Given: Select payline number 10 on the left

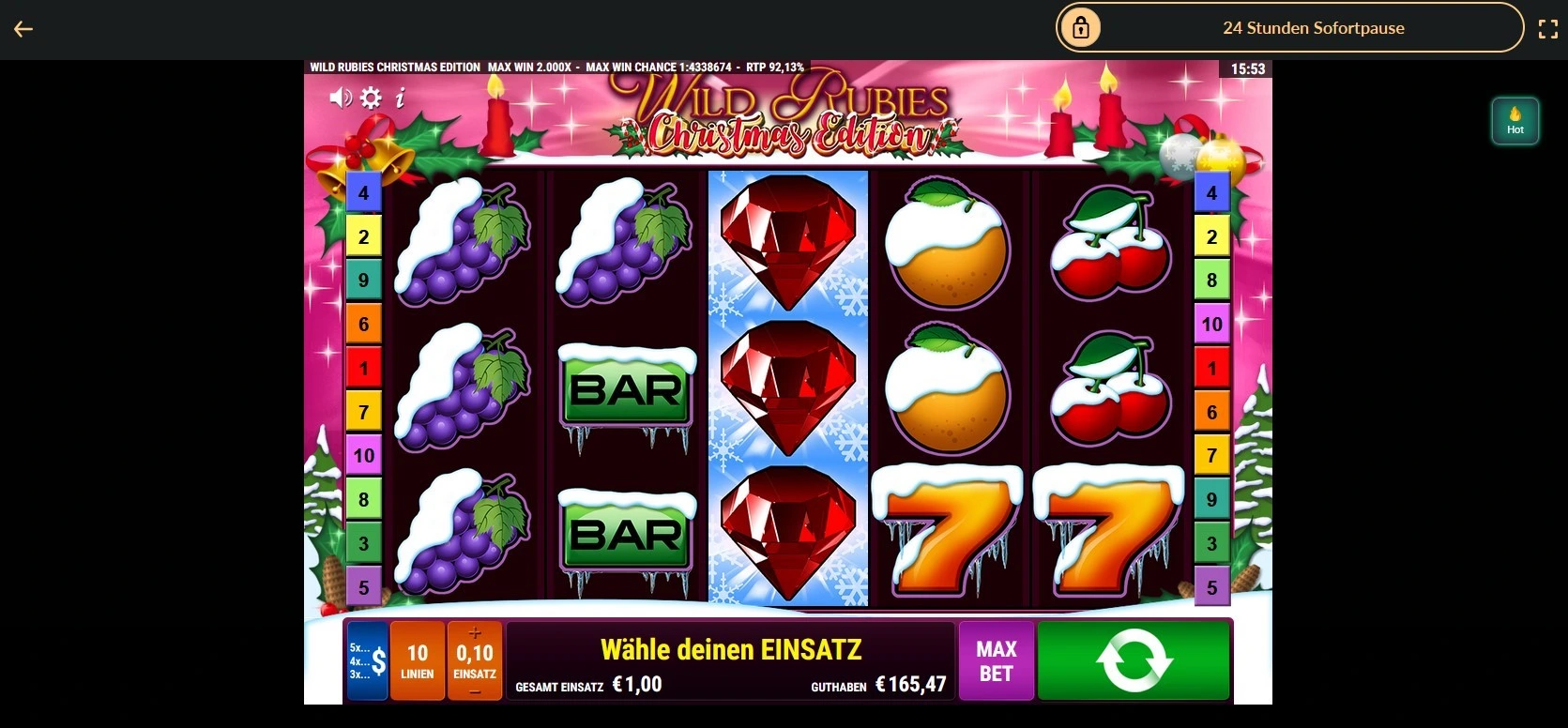Looking at the screenshot, I should pos(363,455).
